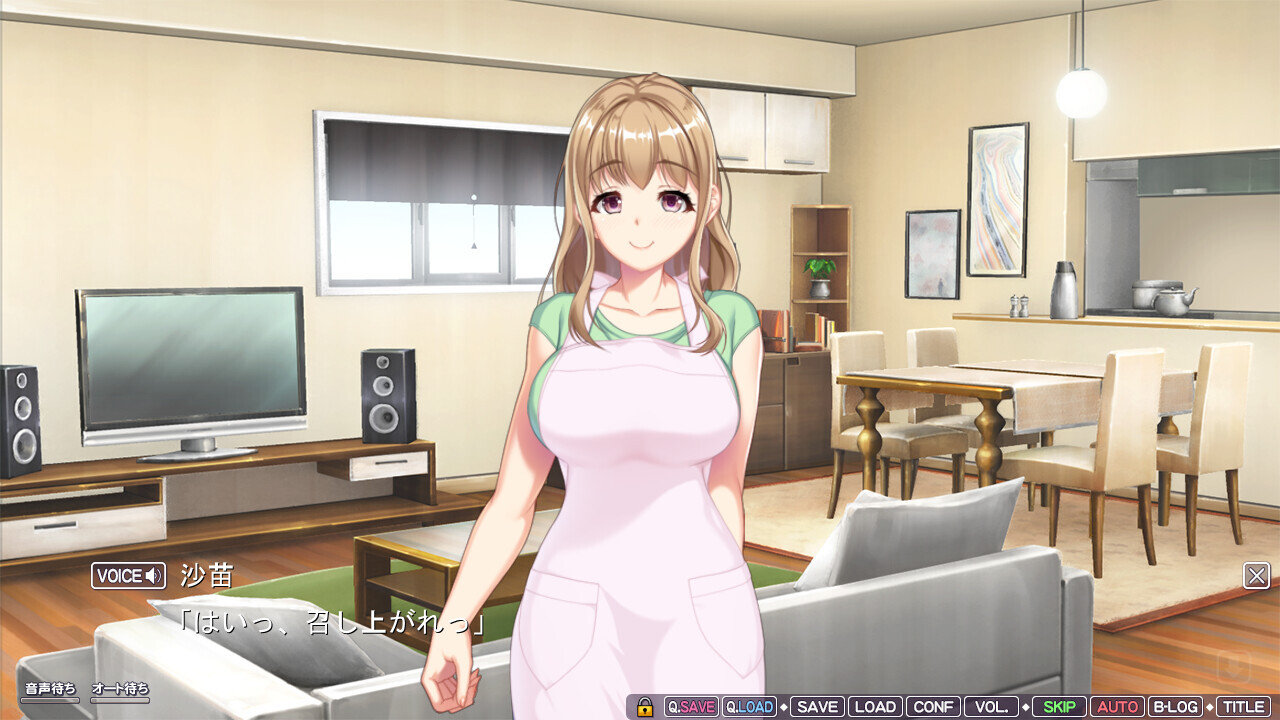Screen dimensions: 1280x720
Task: Replay the line with the VOICE button
Action: click(128, 575)
